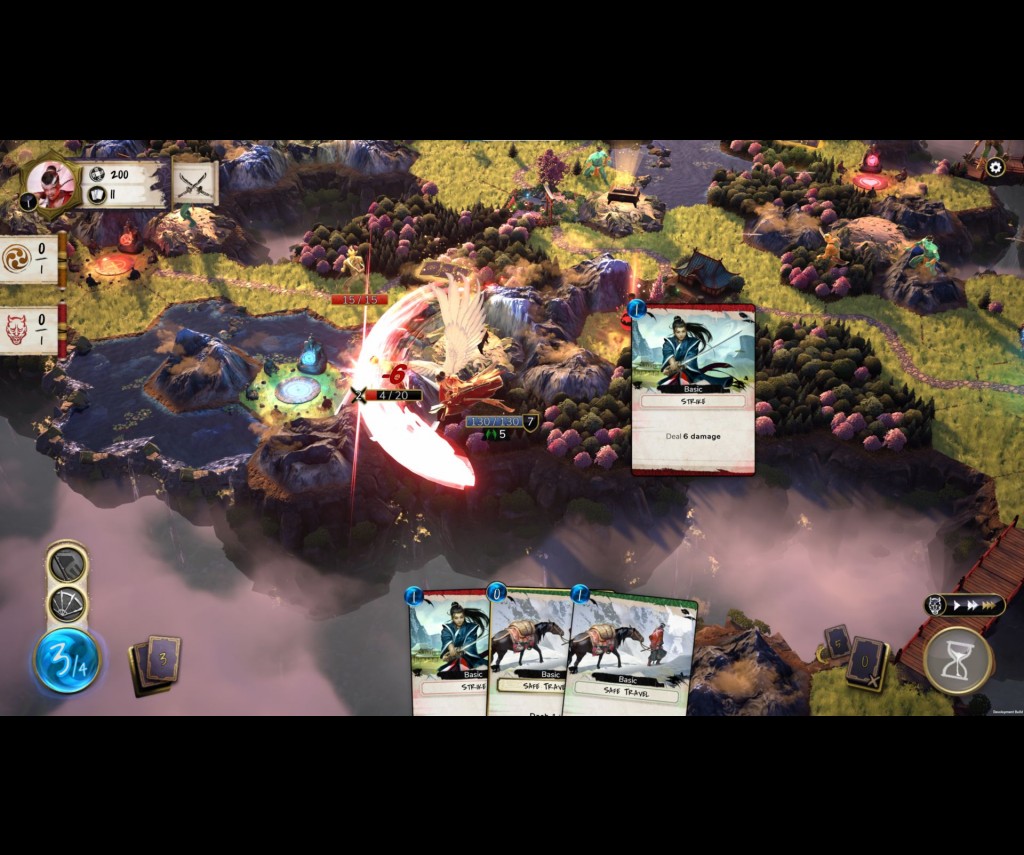This screenshot has height=855, width=1024.
Task: Activate the folding fan ability icon
Action: tap(68, 603)
